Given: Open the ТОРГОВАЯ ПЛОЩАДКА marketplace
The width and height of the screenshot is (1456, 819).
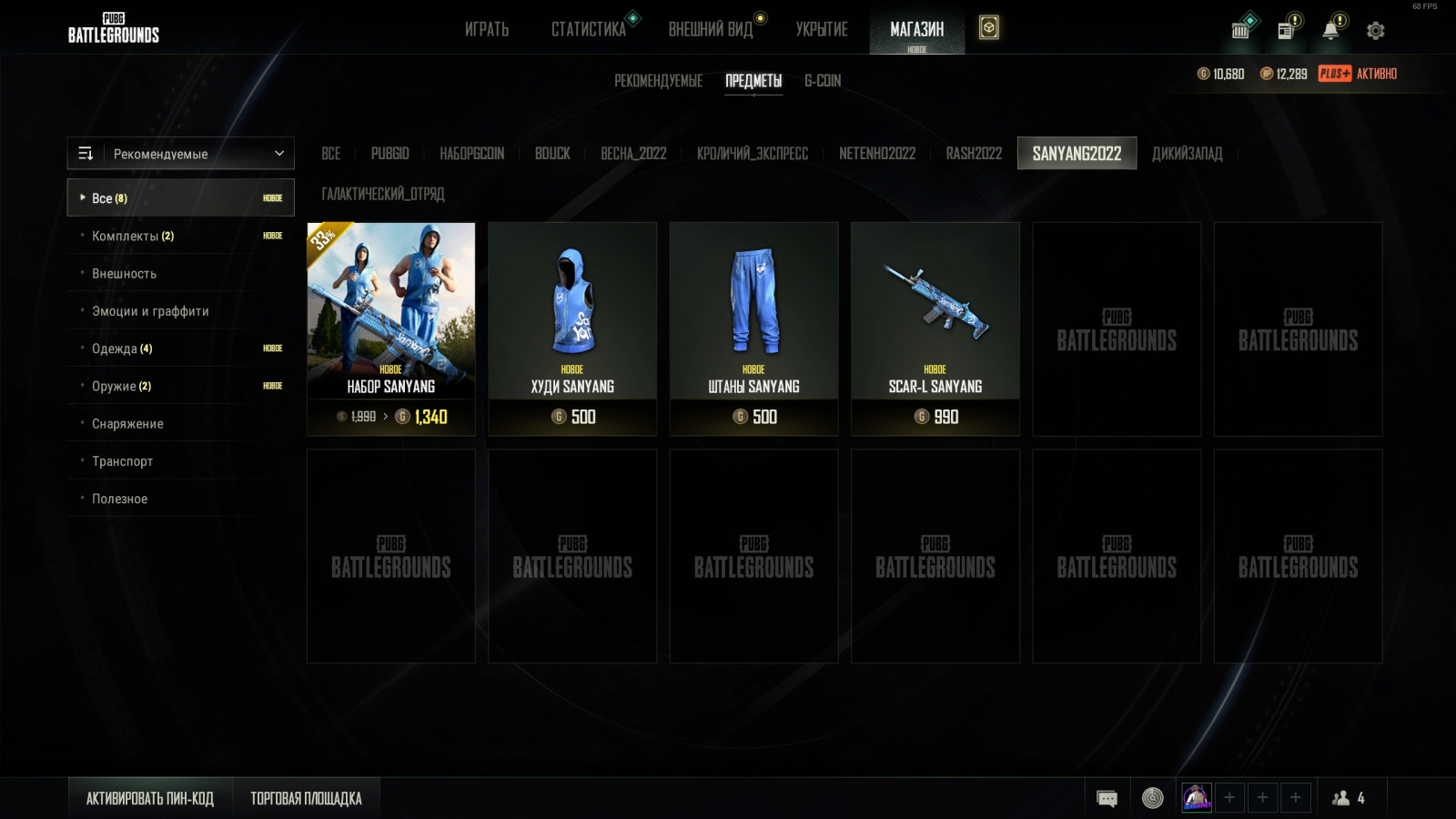Looking at the screenshot, I should point(306,798).
